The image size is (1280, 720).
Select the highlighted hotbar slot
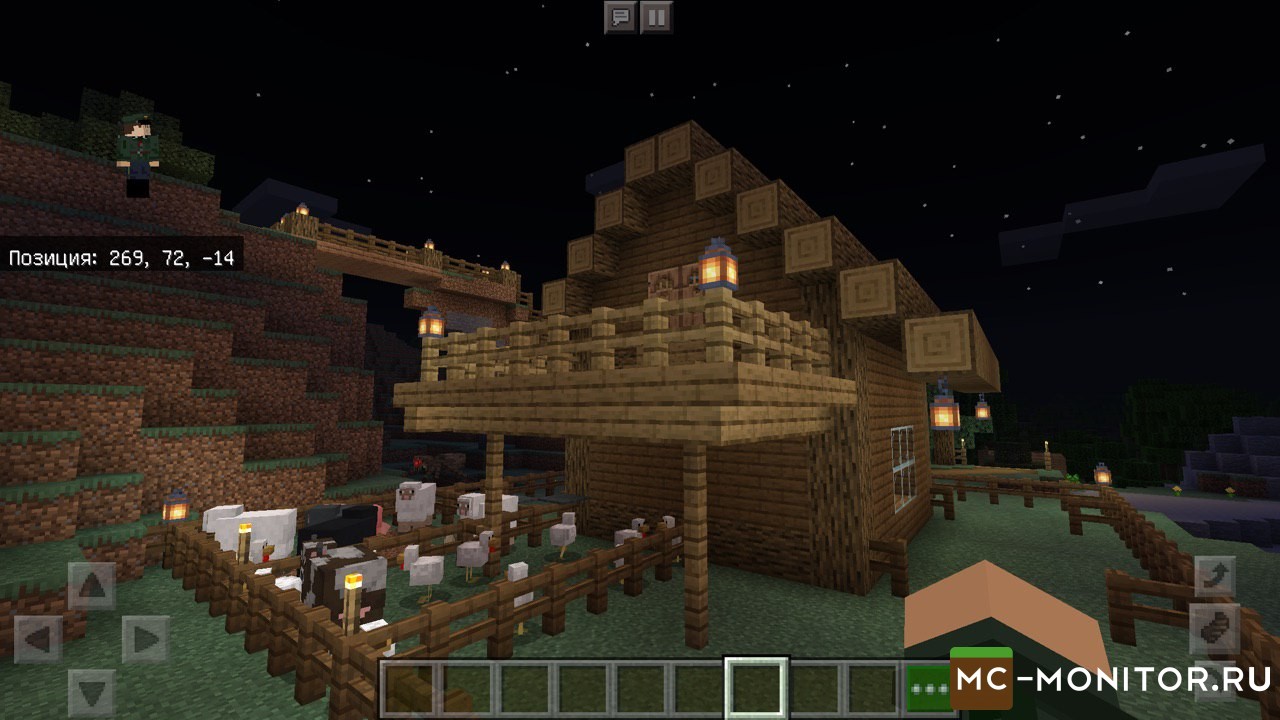(756, 688)
